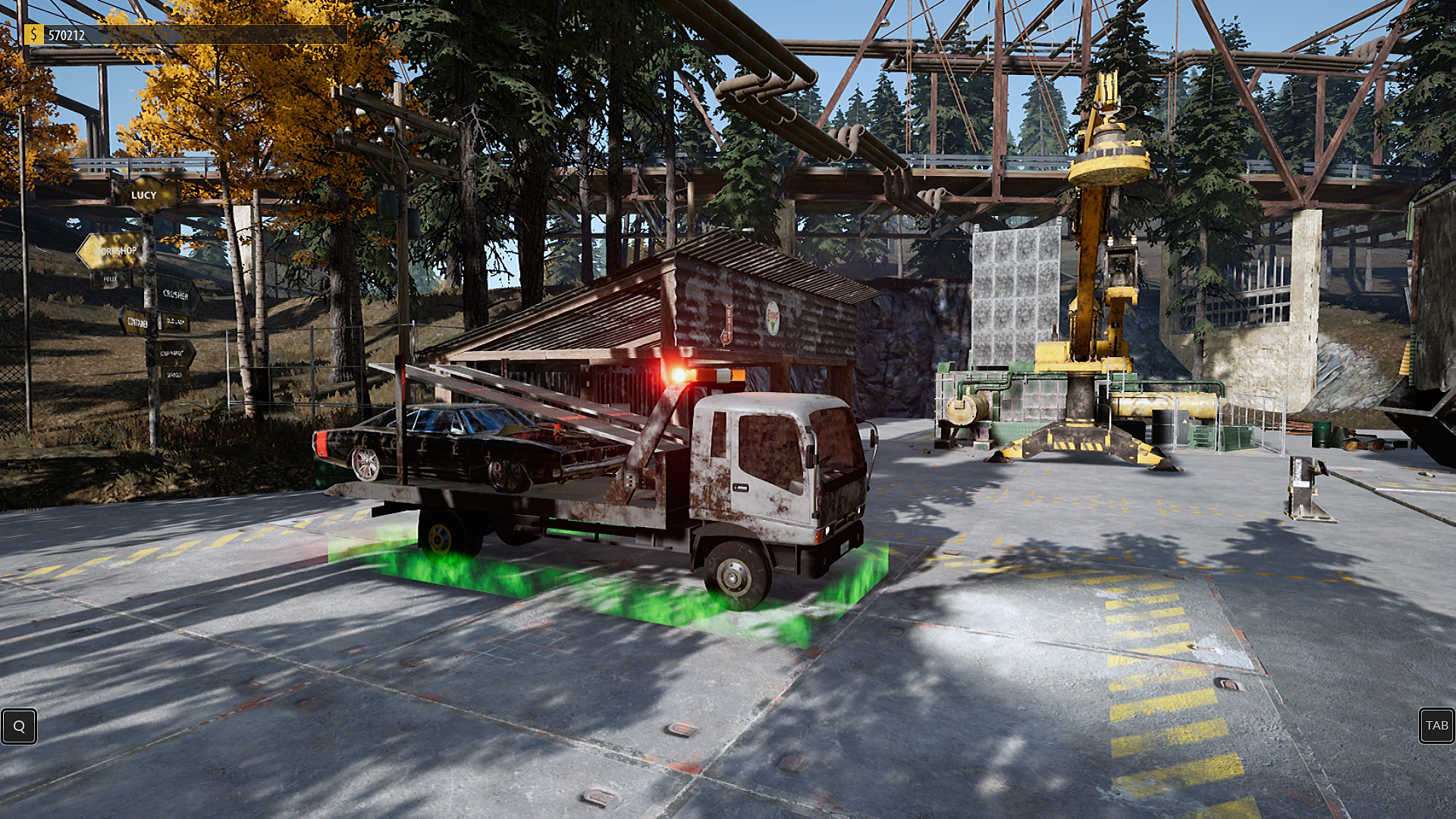Select the Q key prompt icon
1456x819 pixels.
tap(19, 726)
